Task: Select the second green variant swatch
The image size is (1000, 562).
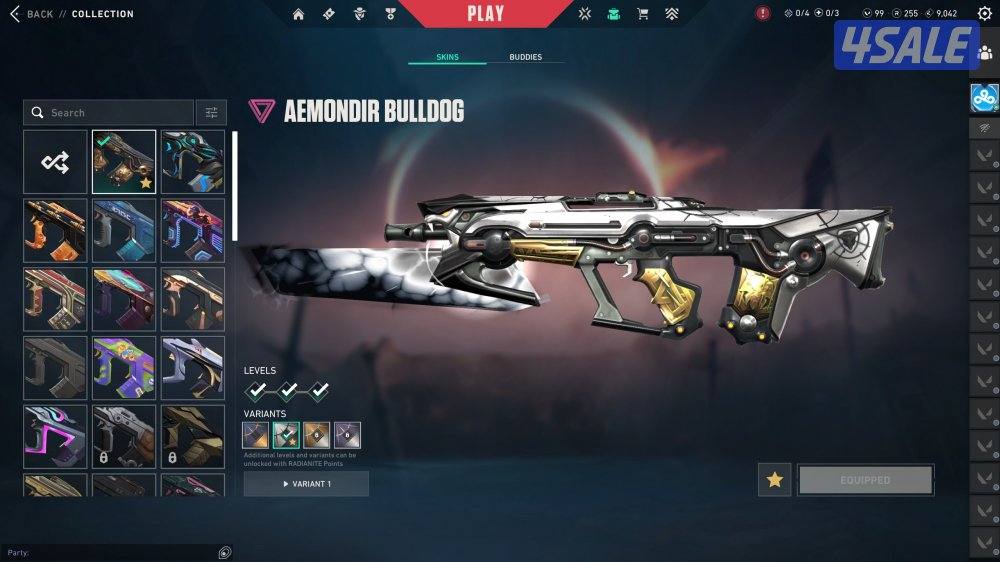Action: pos(287,435)
